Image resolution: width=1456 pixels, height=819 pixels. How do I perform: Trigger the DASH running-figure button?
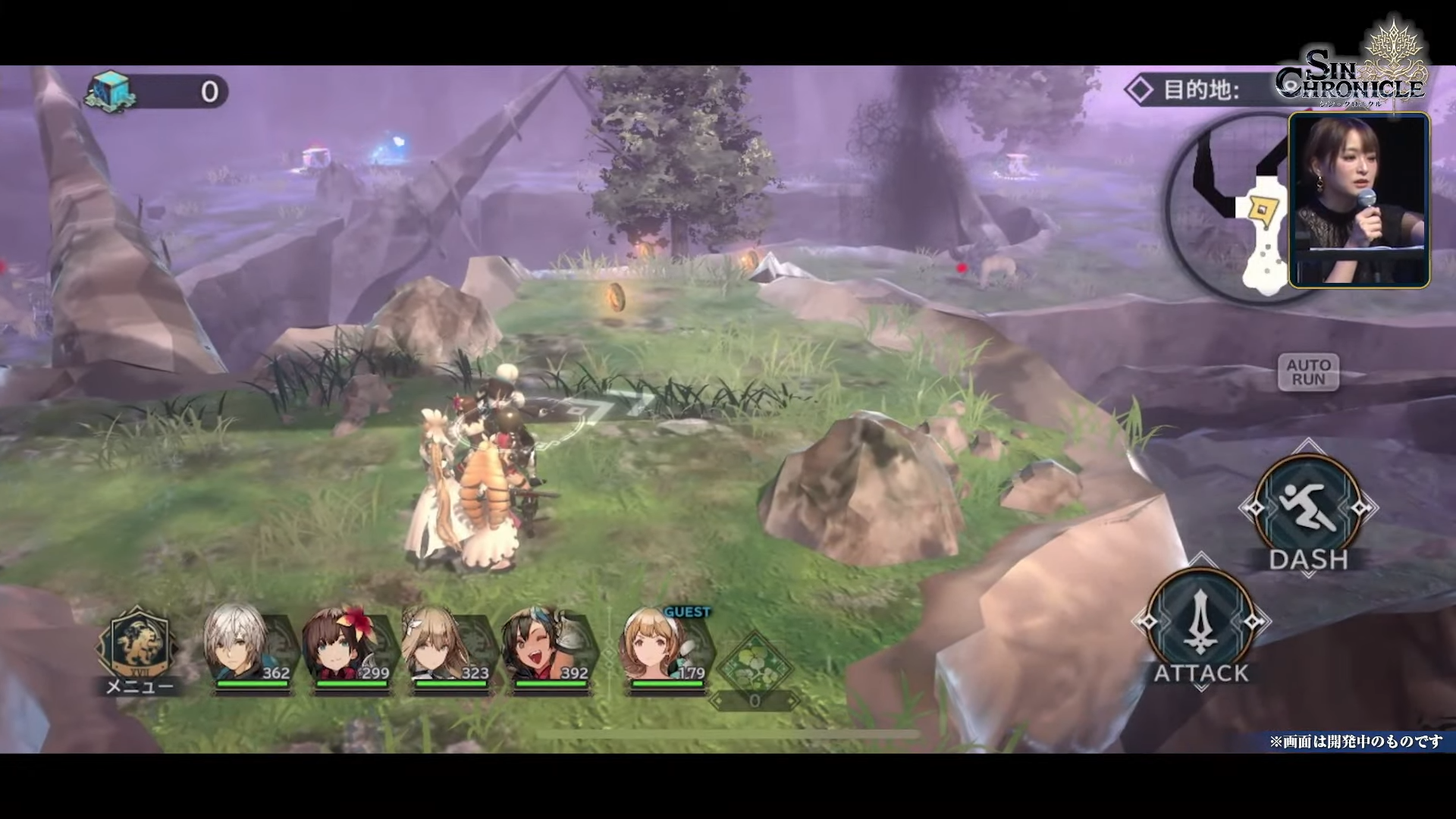(x=1307, y=508)
